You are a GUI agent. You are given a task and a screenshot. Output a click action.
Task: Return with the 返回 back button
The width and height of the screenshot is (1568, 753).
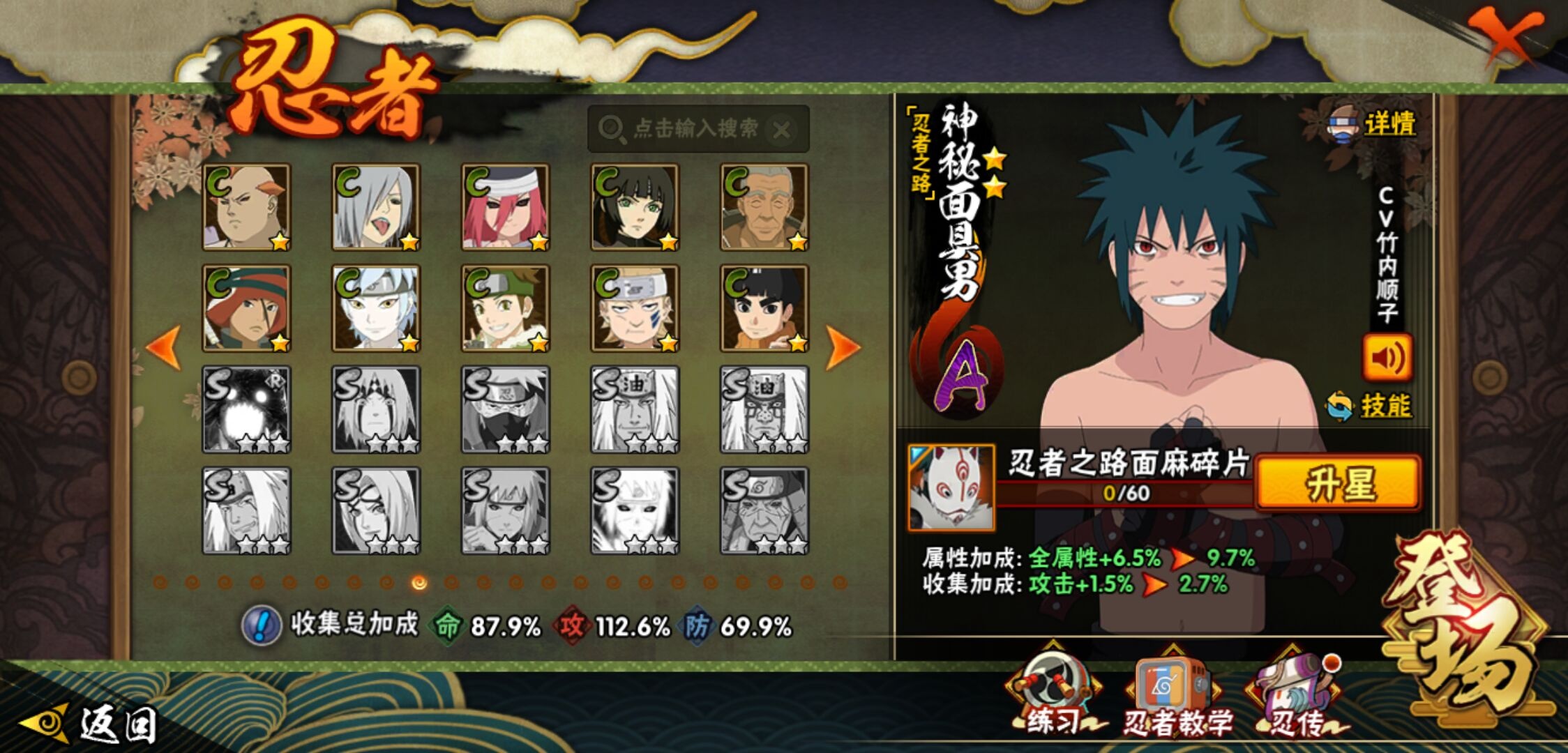point(91,724)
